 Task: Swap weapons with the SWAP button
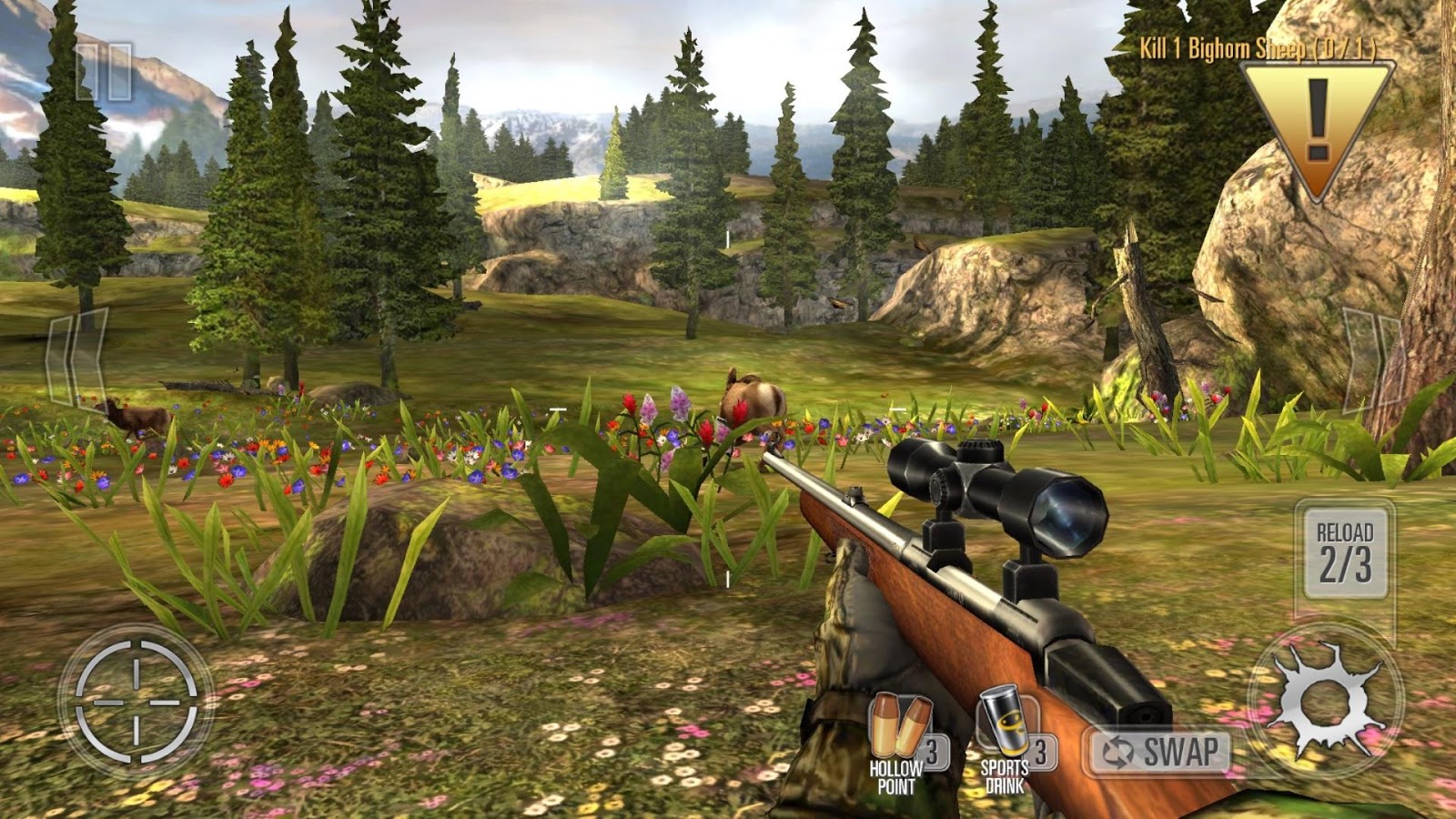click(1161, 753)
